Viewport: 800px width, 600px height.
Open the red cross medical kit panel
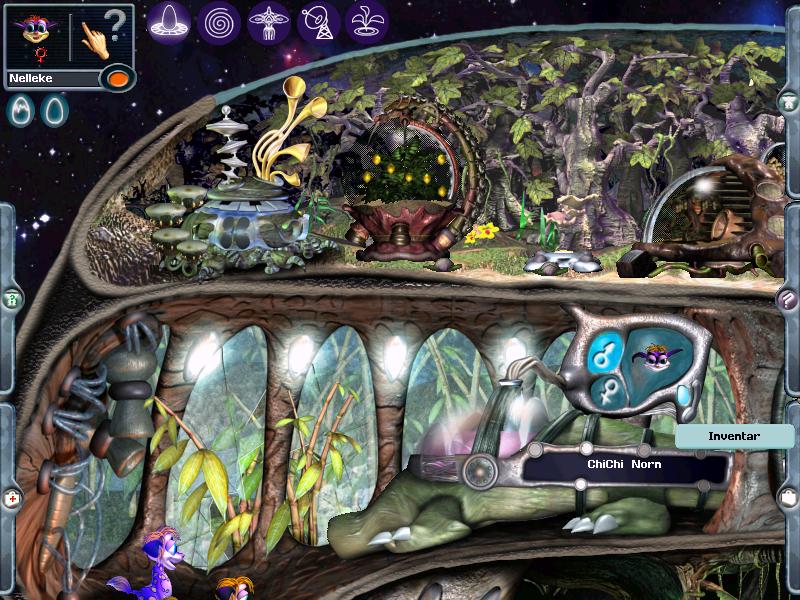12,497
